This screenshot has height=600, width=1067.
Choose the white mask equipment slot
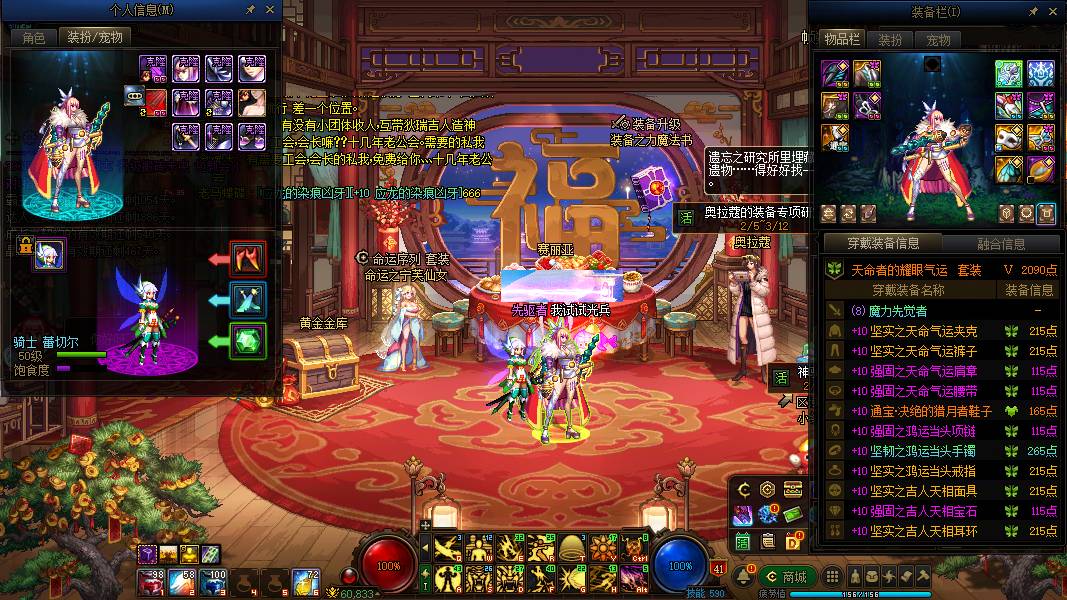1008,138
